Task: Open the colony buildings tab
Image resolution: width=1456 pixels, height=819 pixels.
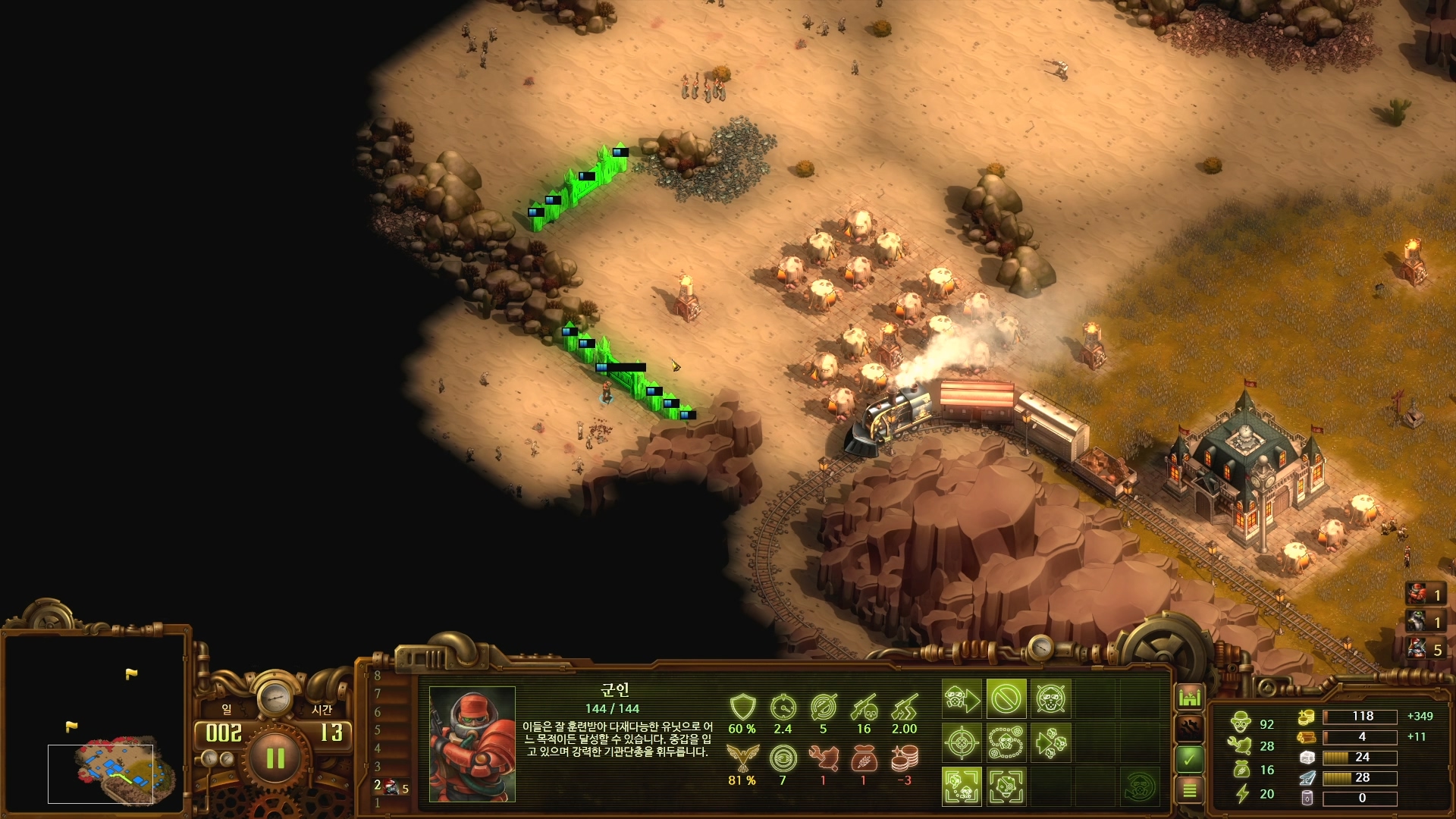Action: [x=1189, y=696]
